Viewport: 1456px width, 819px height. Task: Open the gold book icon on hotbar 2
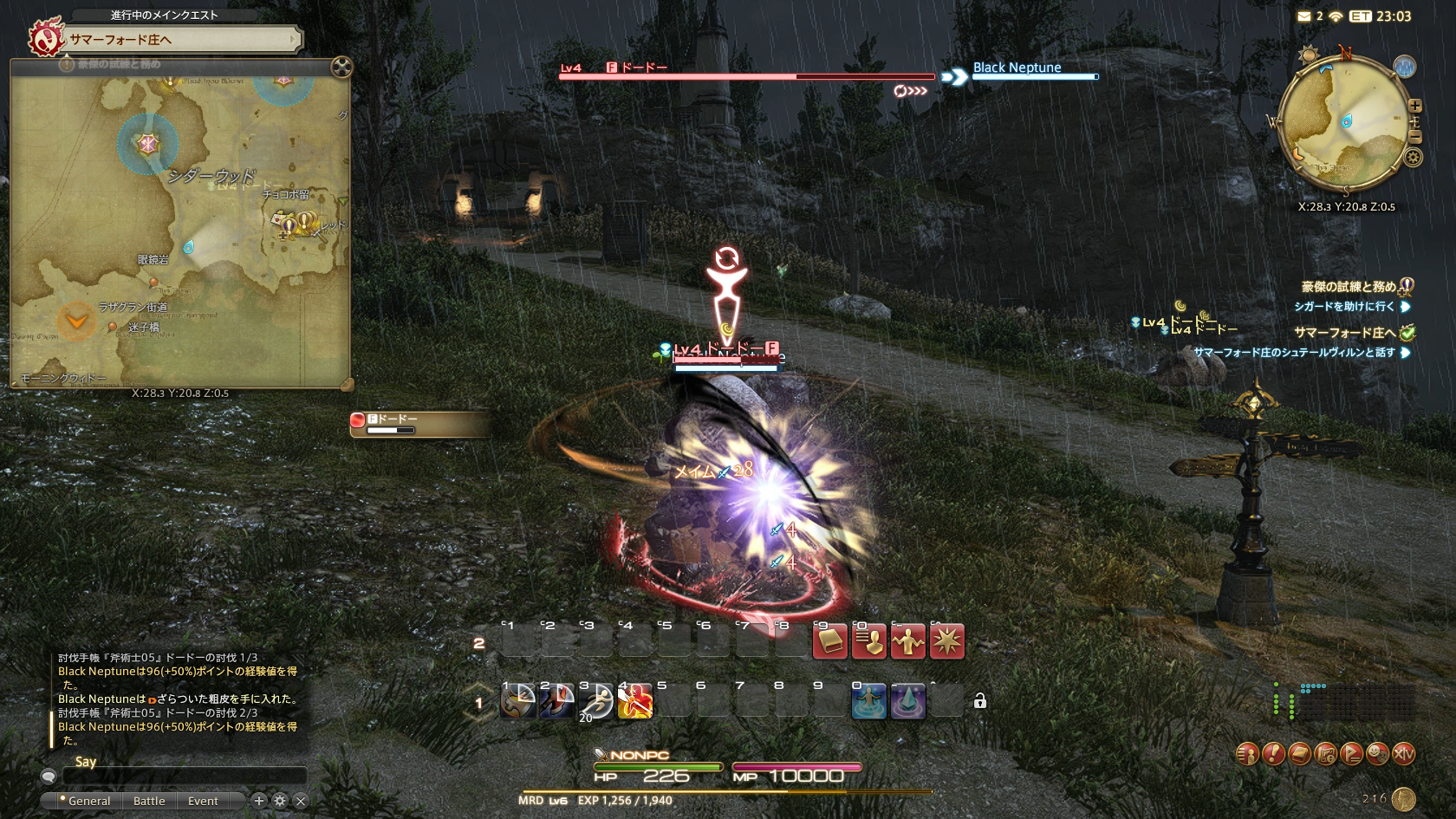click(x=830, y=642)
